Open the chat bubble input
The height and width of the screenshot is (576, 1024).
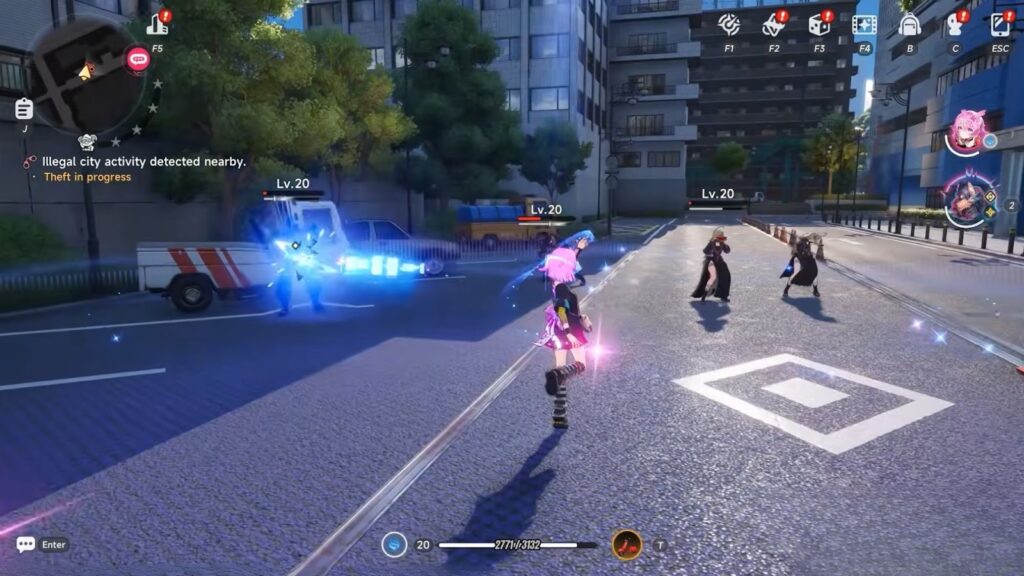click(x=26, y=545)
